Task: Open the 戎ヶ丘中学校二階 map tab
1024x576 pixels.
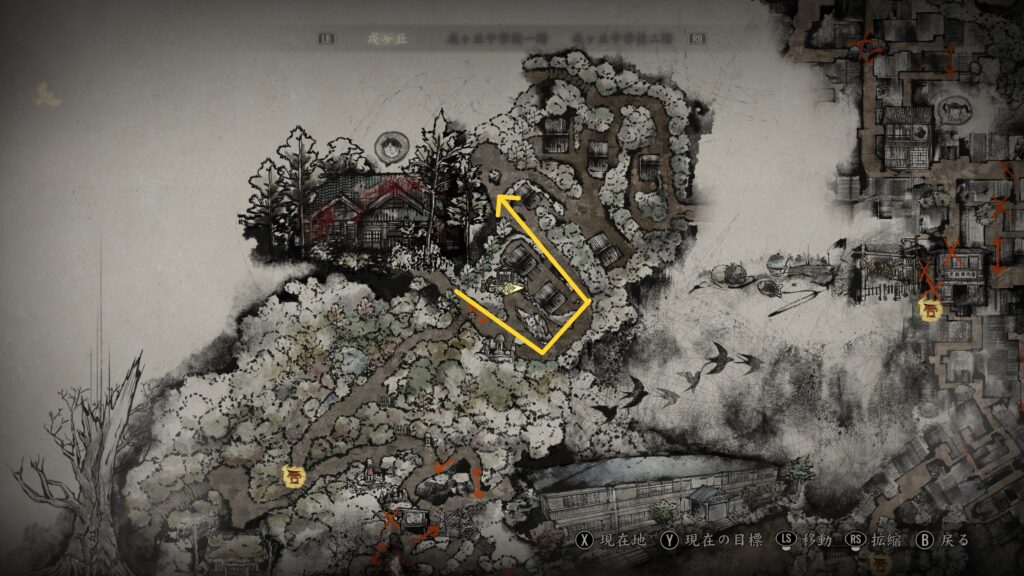Action: [x=622, y=39]
